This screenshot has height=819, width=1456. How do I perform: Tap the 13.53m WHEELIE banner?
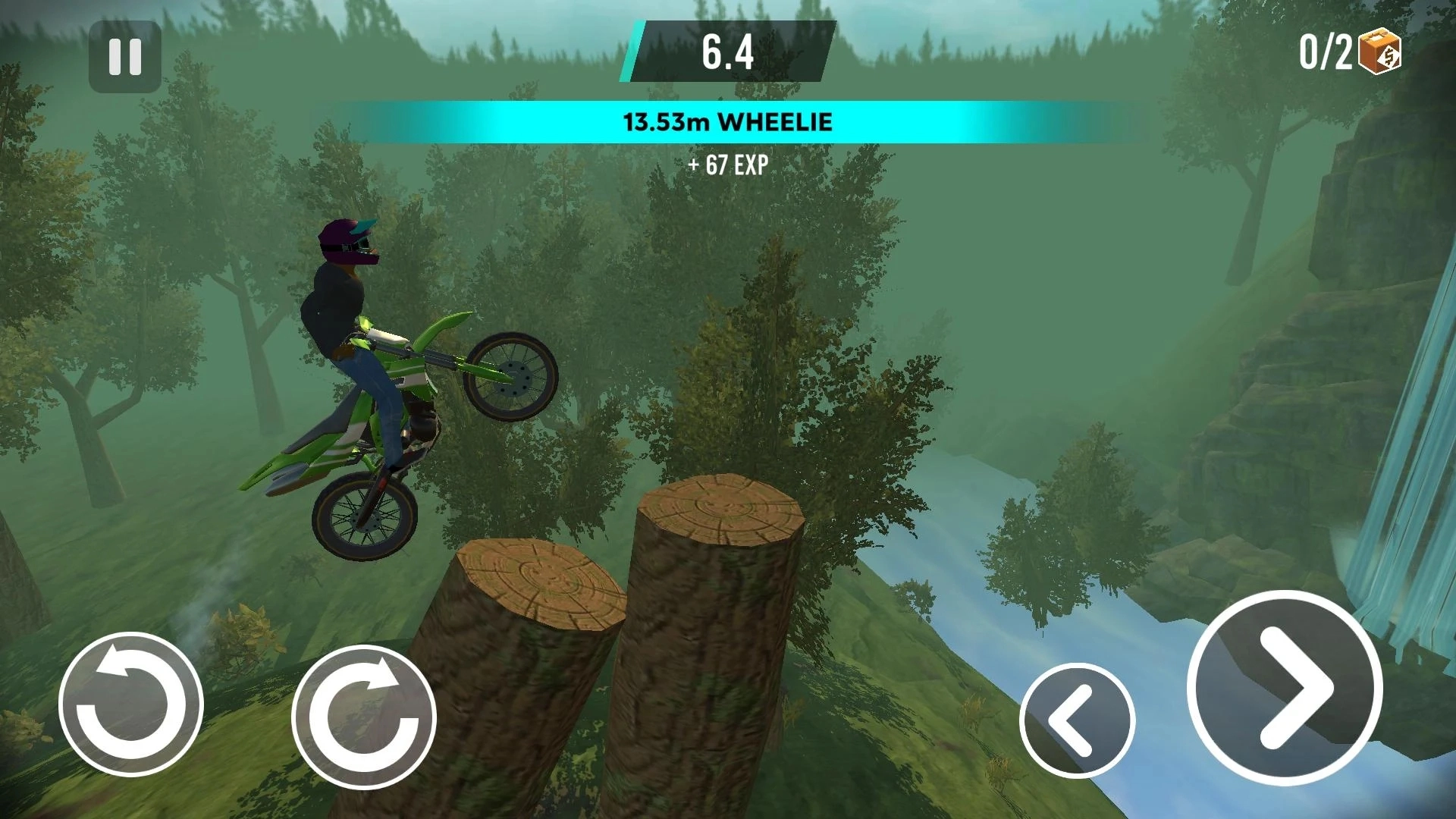[727, 121]
